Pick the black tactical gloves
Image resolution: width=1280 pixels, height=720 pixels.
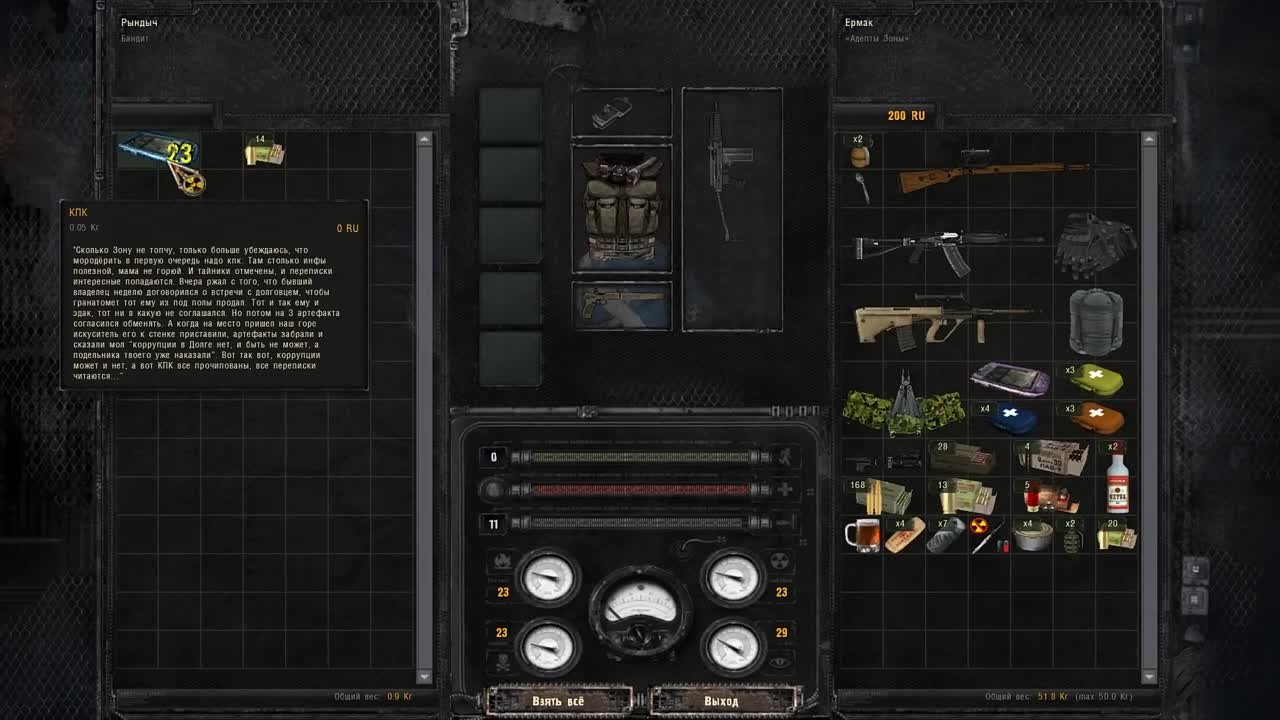(x=1095, y=244)
